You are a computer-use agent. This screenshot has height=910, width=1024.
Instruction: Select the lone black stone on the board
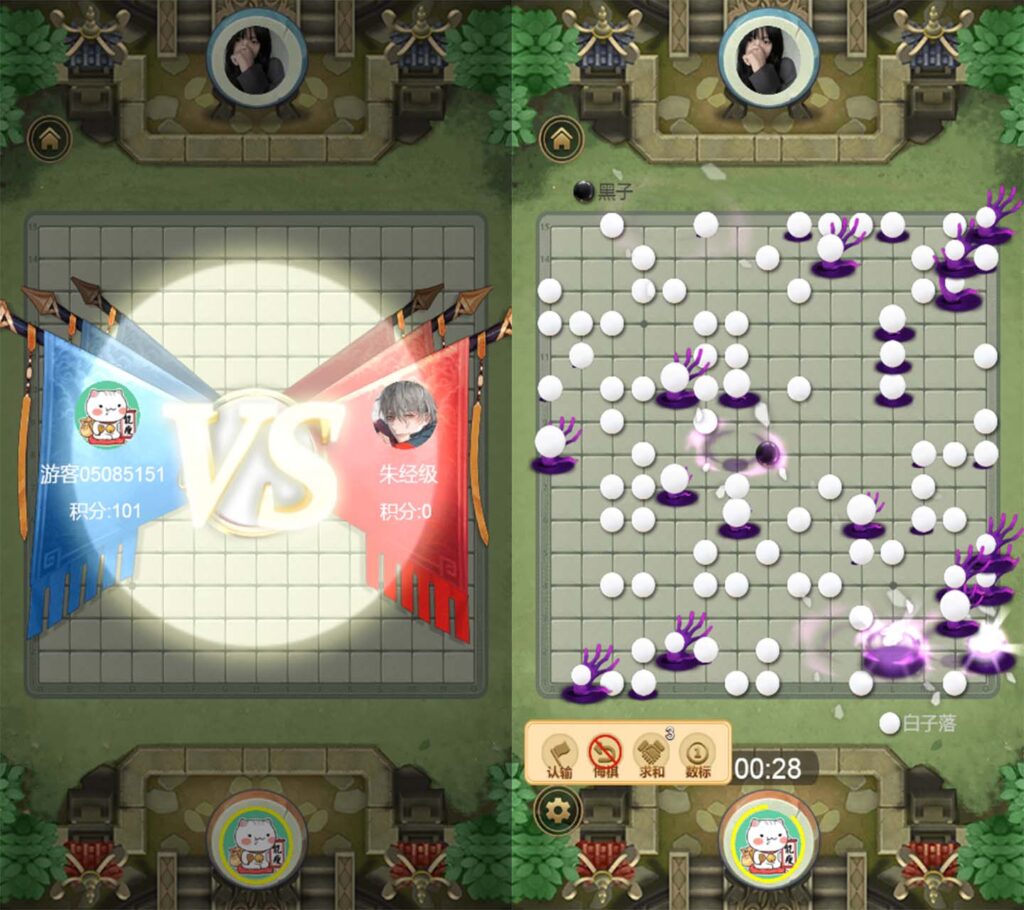click(x=768, y=453)
